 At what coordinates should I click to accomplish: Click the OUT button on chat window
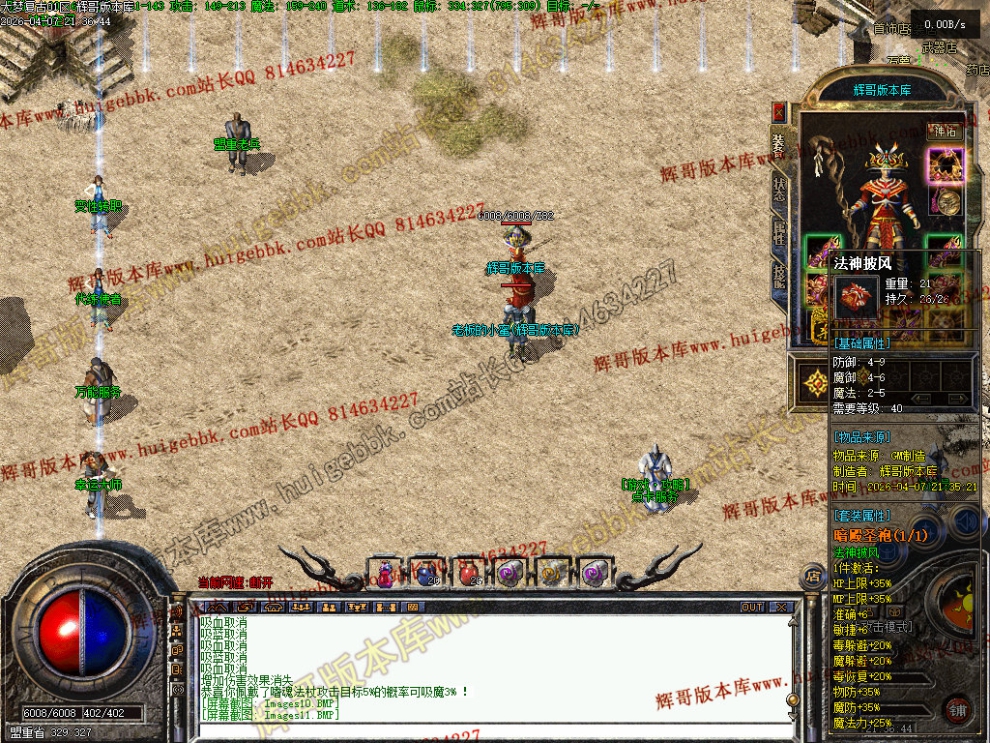pyautogui.click(x=752, y=607)
